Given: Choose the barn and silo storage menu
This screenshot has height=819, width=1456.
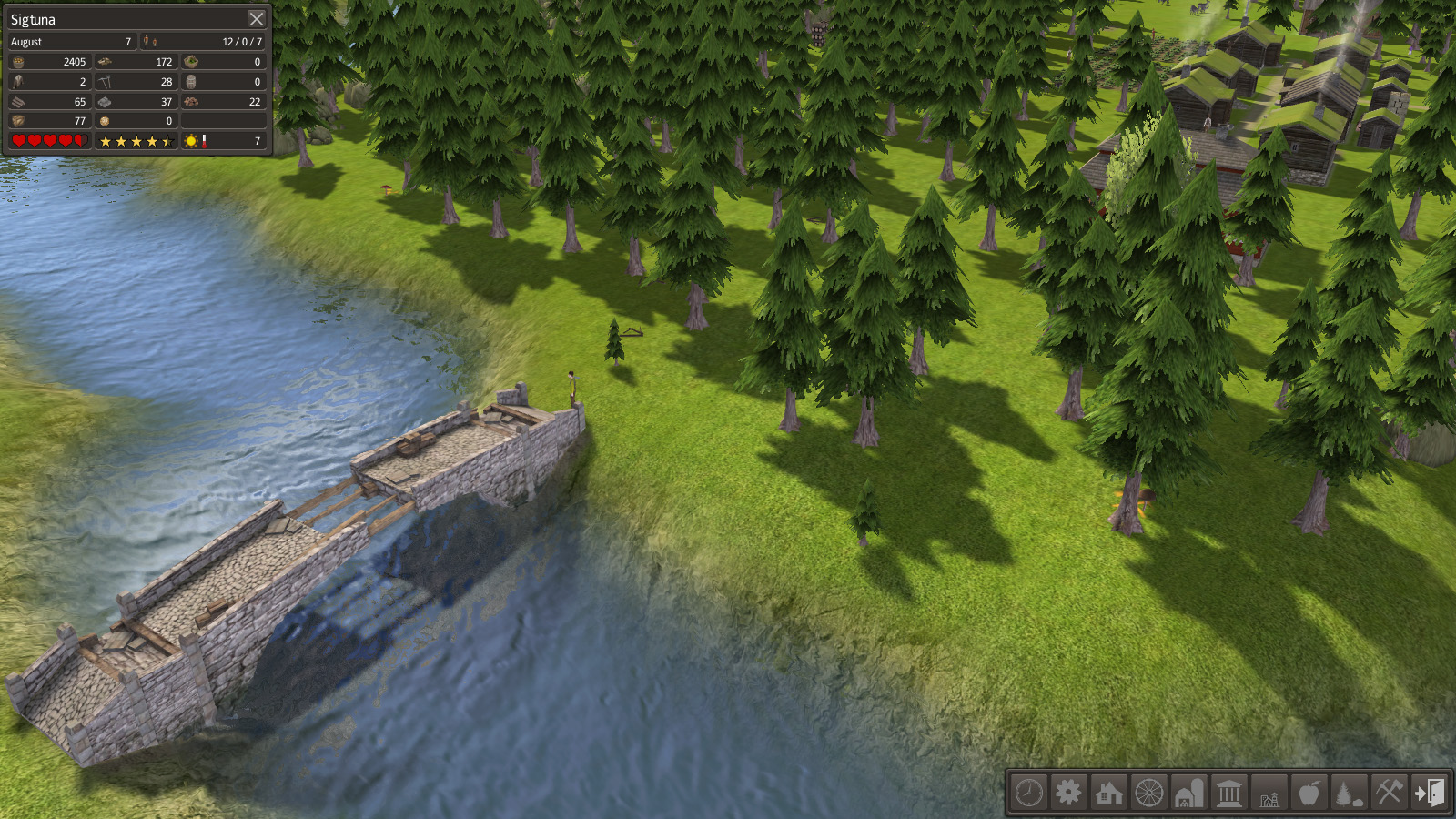Looking at the screenshot, I should [1189, 793].
